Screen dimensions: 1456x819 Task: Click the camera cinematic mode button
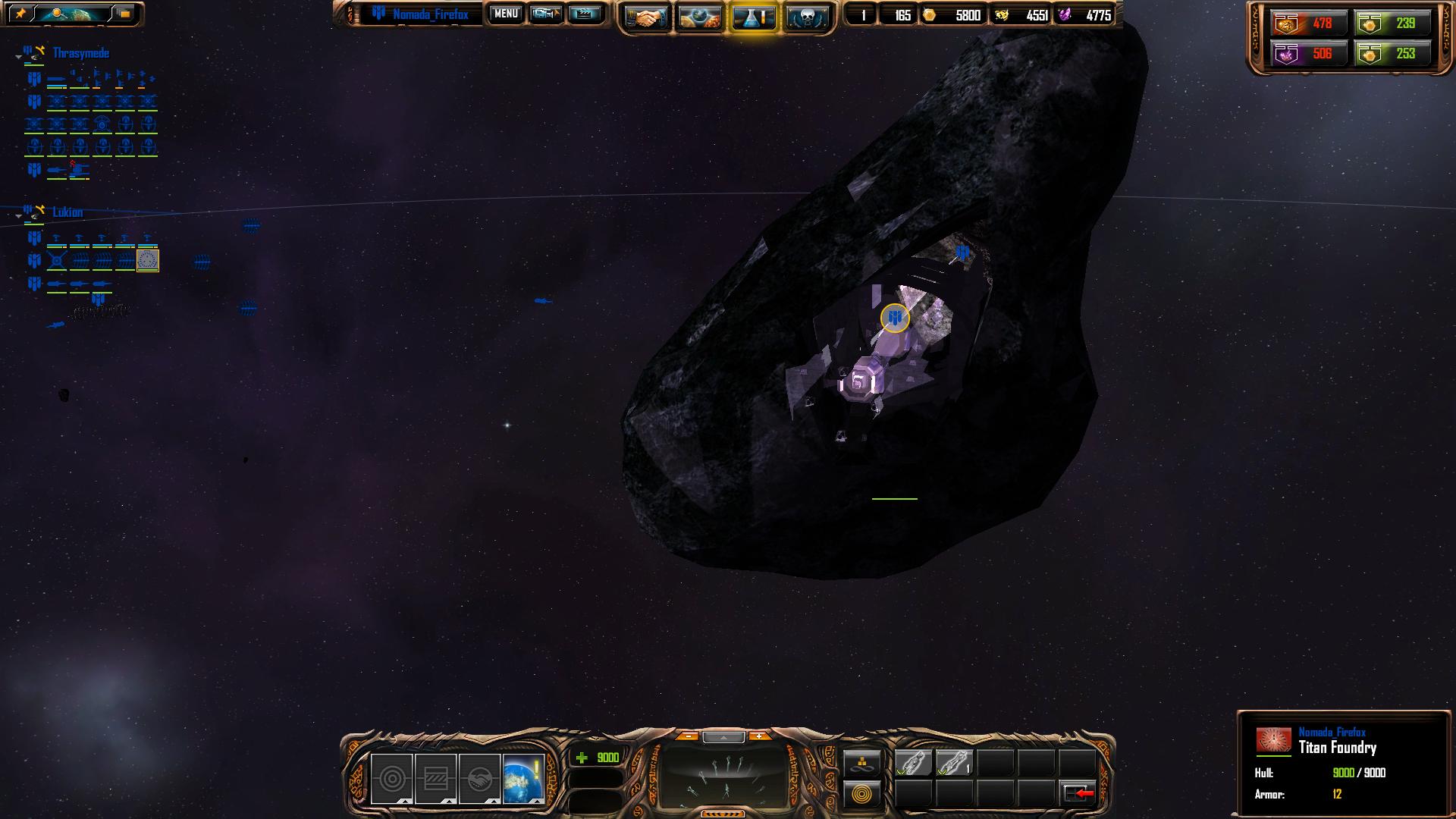click(x=545, y=14)
